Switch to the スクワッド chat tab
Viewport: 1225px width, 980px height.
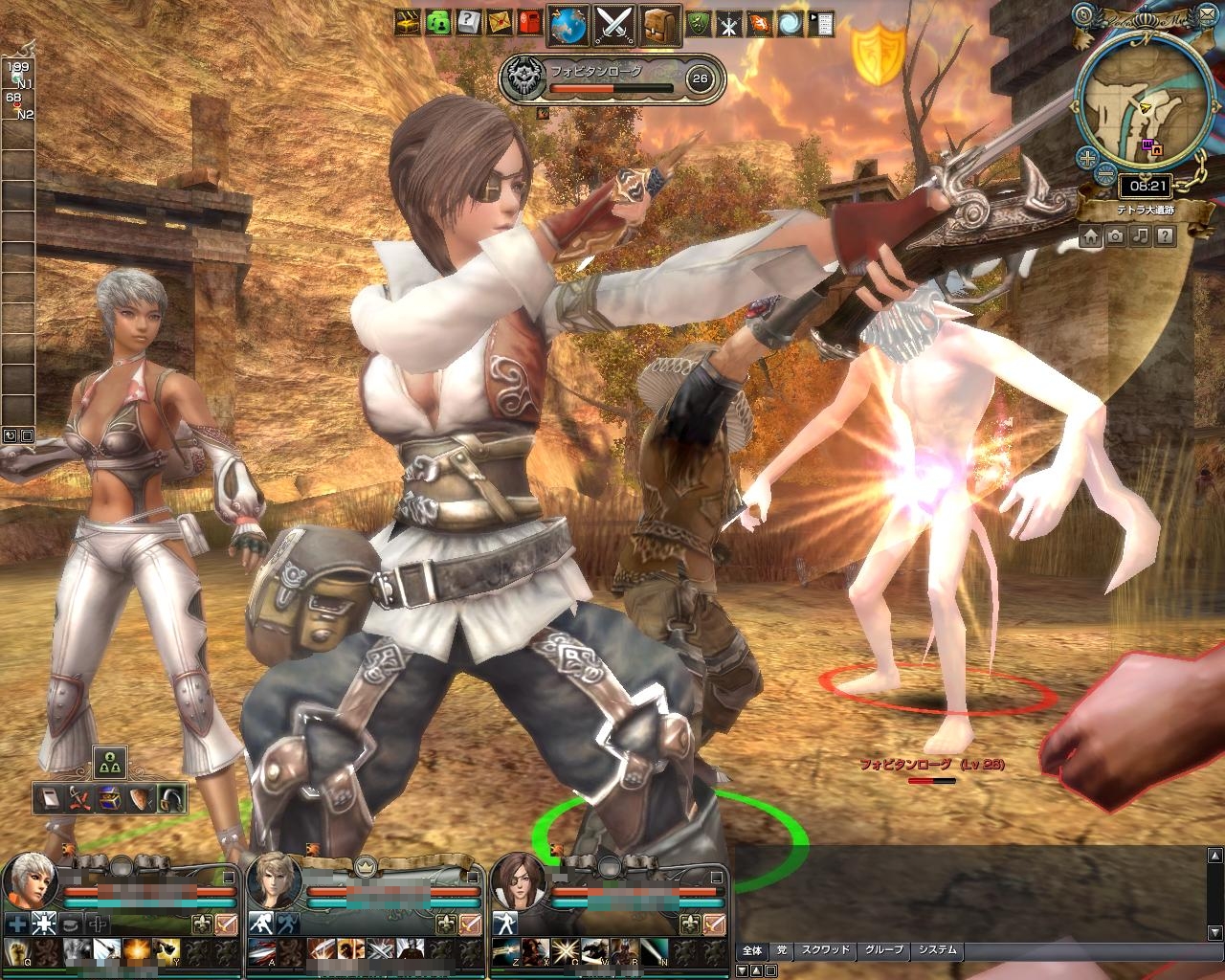coord(825,950)
